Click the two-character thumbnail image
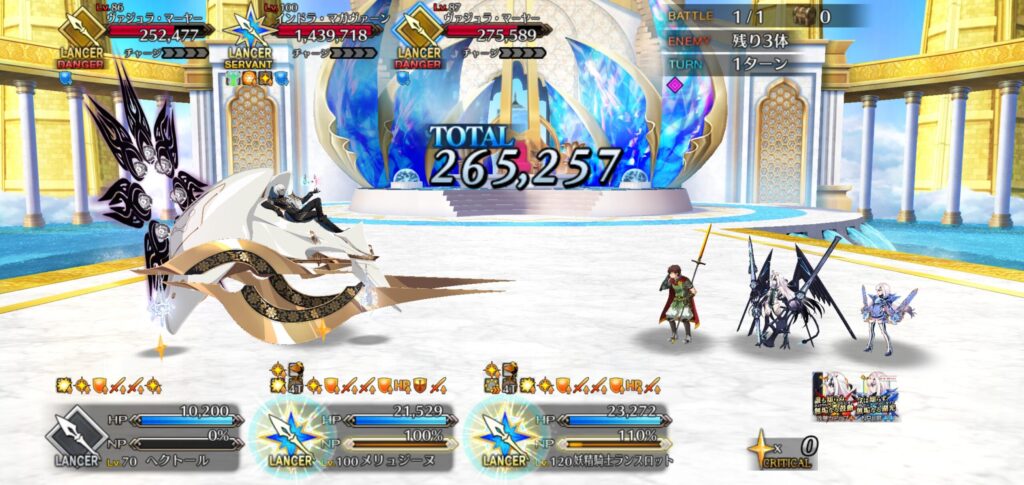Screen dimensions: 1024x485 856,397
